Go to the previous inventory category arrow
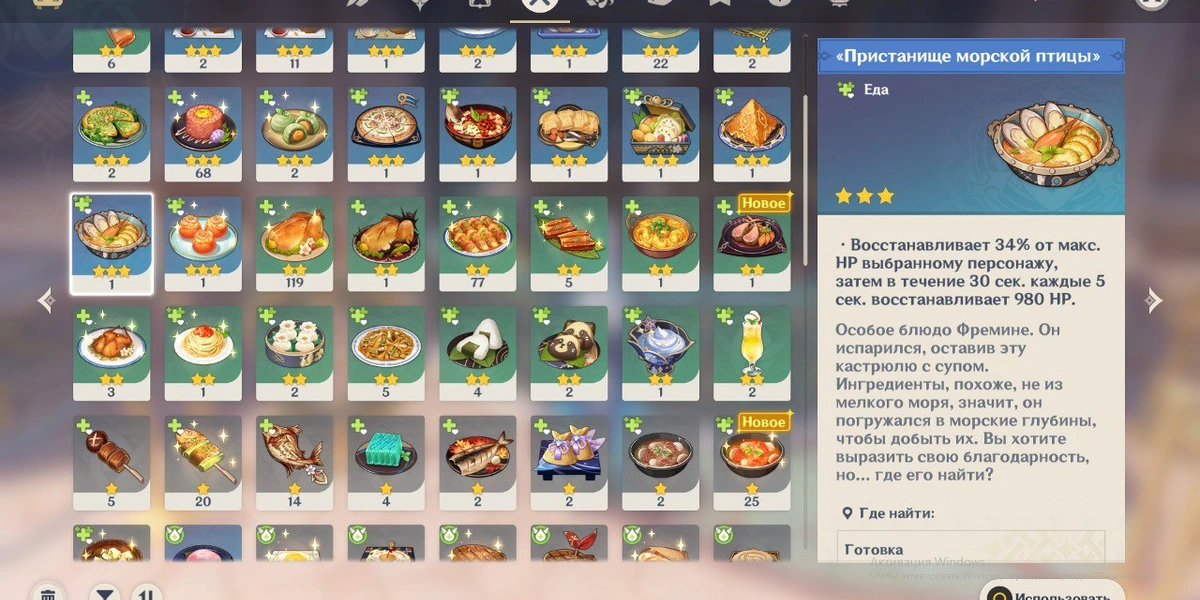Image resolution: width=1200 pixels, height=600 pixels. point(45,300)
